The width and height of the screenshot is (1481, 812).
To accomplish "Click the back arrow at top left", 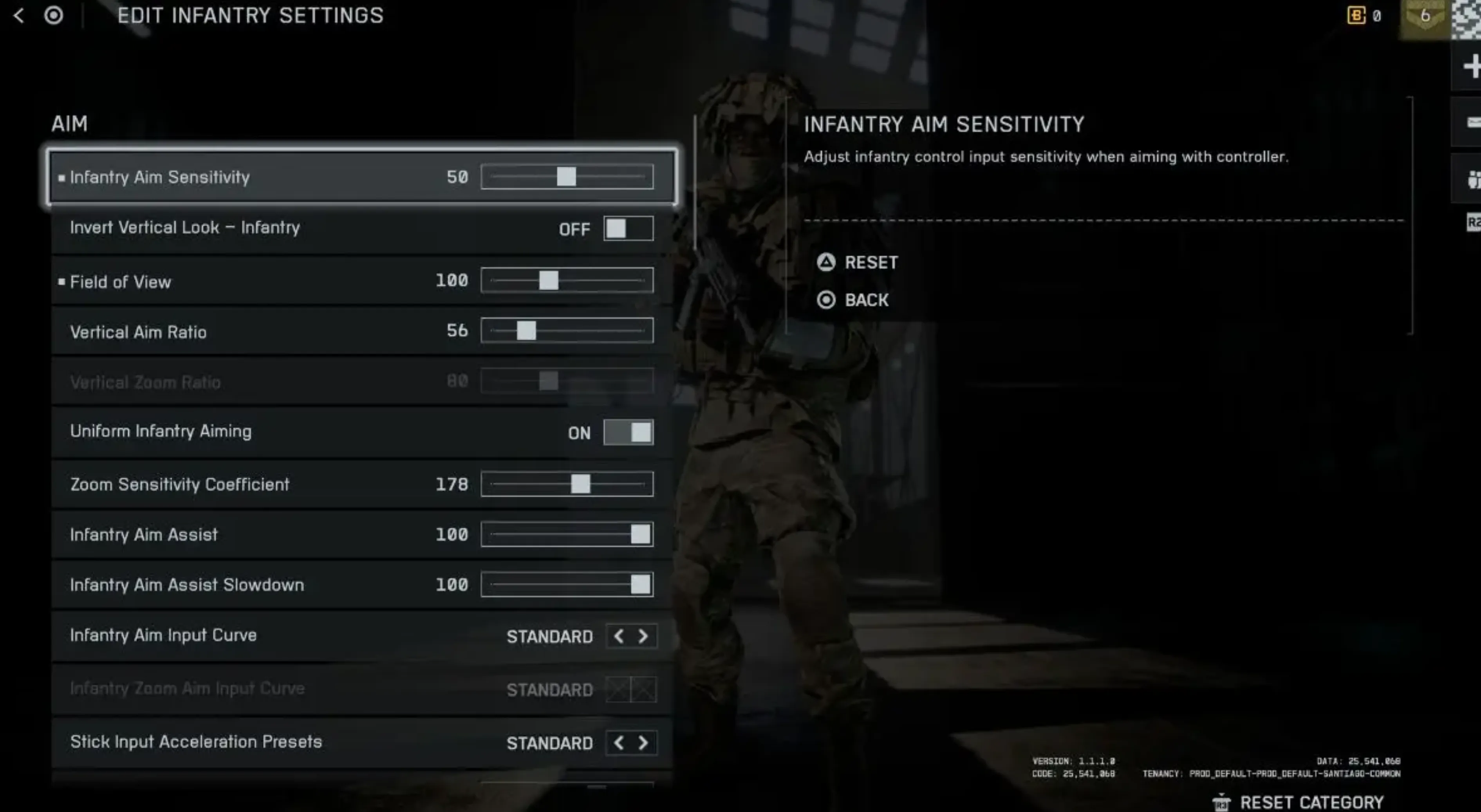I will click(19, 16).
